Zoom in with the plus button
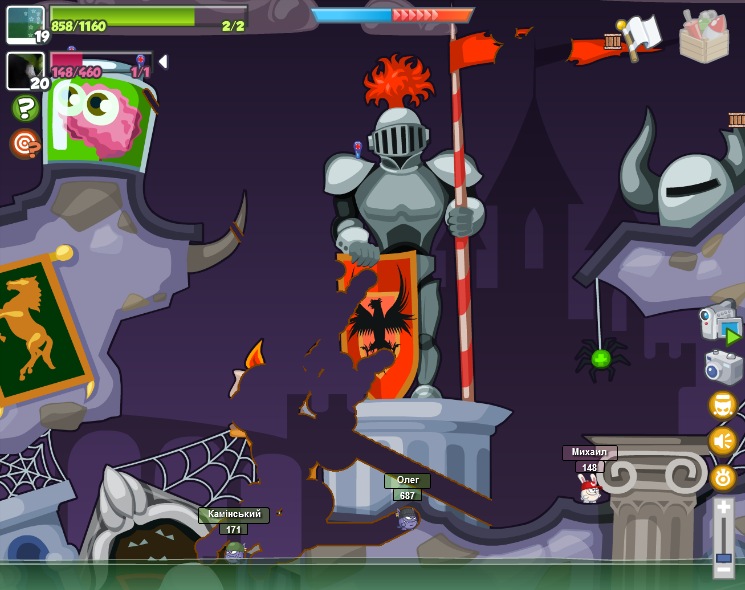 coord(723,508)
